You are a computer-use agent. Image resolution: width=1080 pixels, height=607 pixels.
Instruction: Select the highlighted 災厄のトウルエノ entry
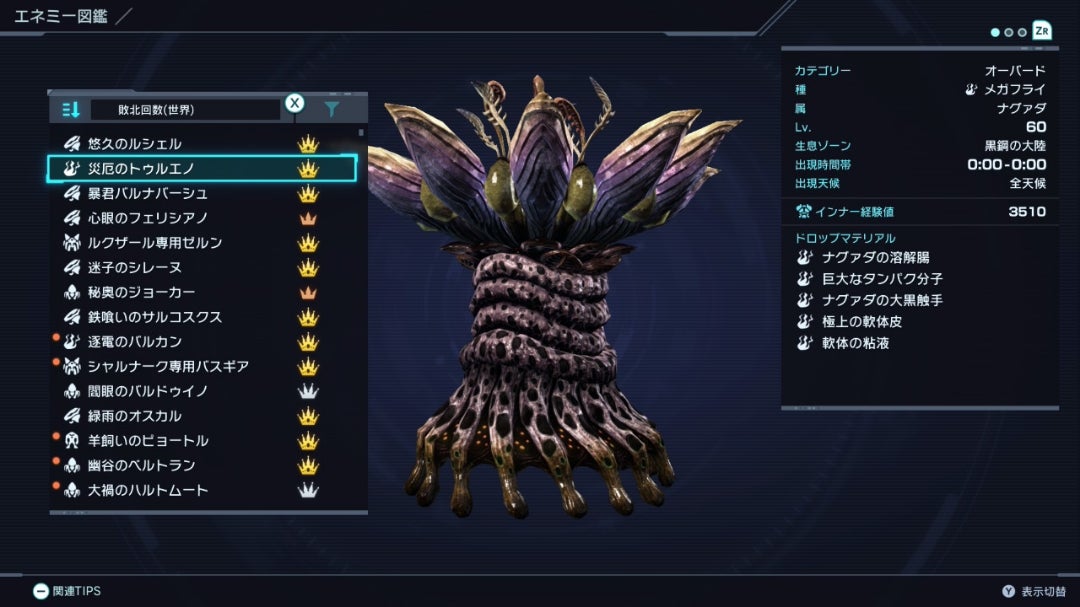(141, 169)
